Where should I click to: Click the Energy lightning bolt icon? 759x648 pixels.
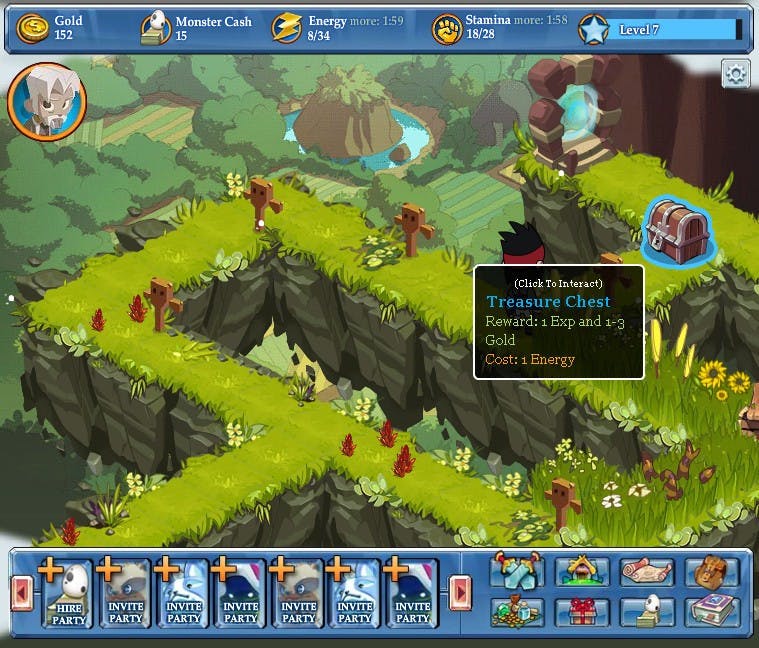pyautogui.click(x=287, y=29)
